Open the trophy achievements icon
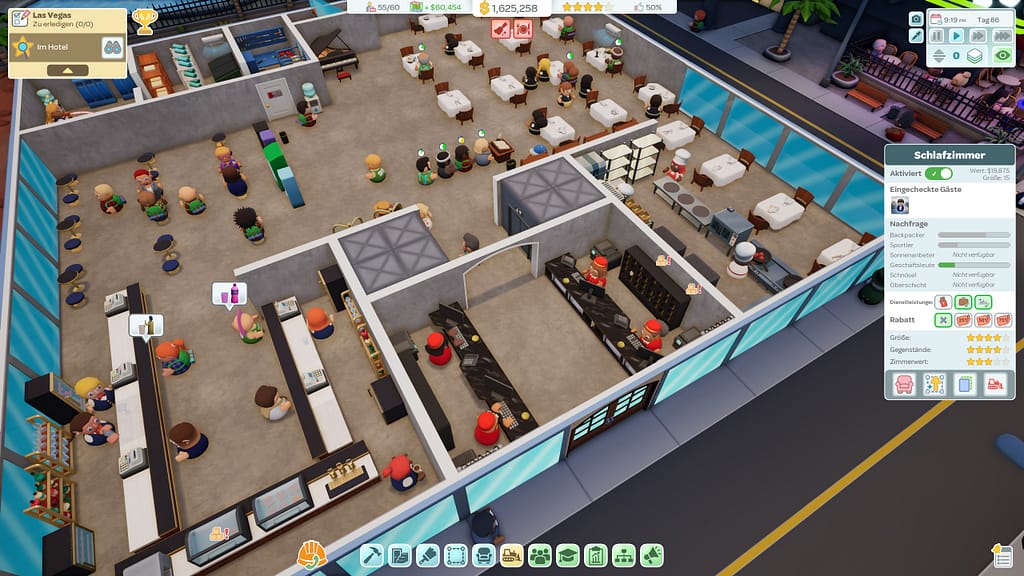 144,19
